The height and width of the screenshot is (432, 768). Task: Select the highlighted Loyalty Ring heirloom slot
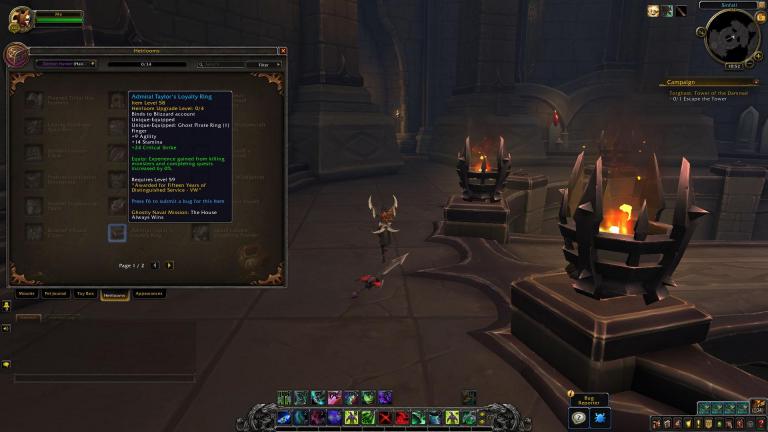coord(117,233)
